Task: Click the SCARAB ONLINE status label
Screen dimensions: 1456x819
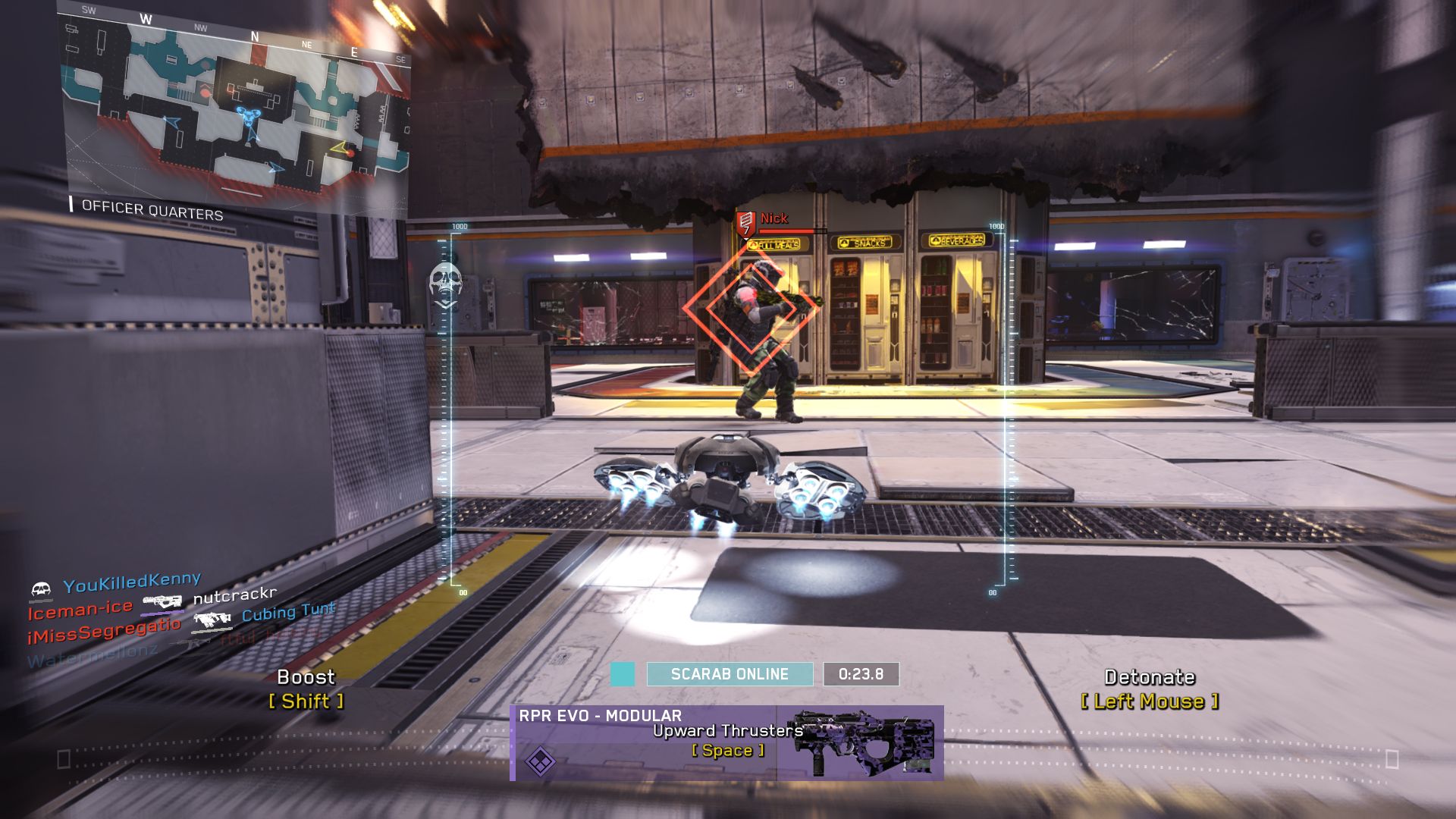Action: [x=730, y=674]
